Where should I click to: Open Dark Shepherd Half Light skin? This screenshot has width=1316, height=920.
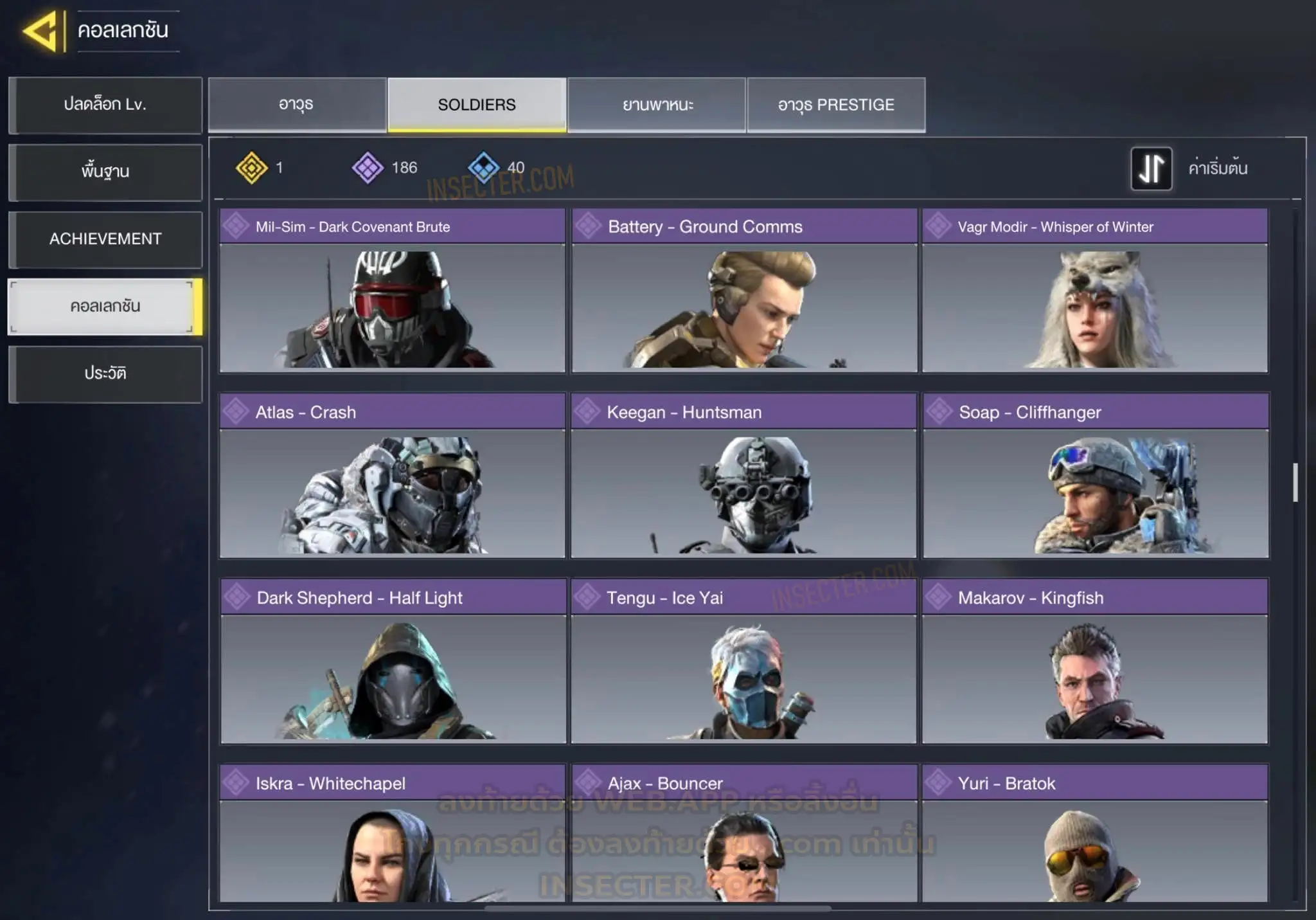[x=393, y=662]
